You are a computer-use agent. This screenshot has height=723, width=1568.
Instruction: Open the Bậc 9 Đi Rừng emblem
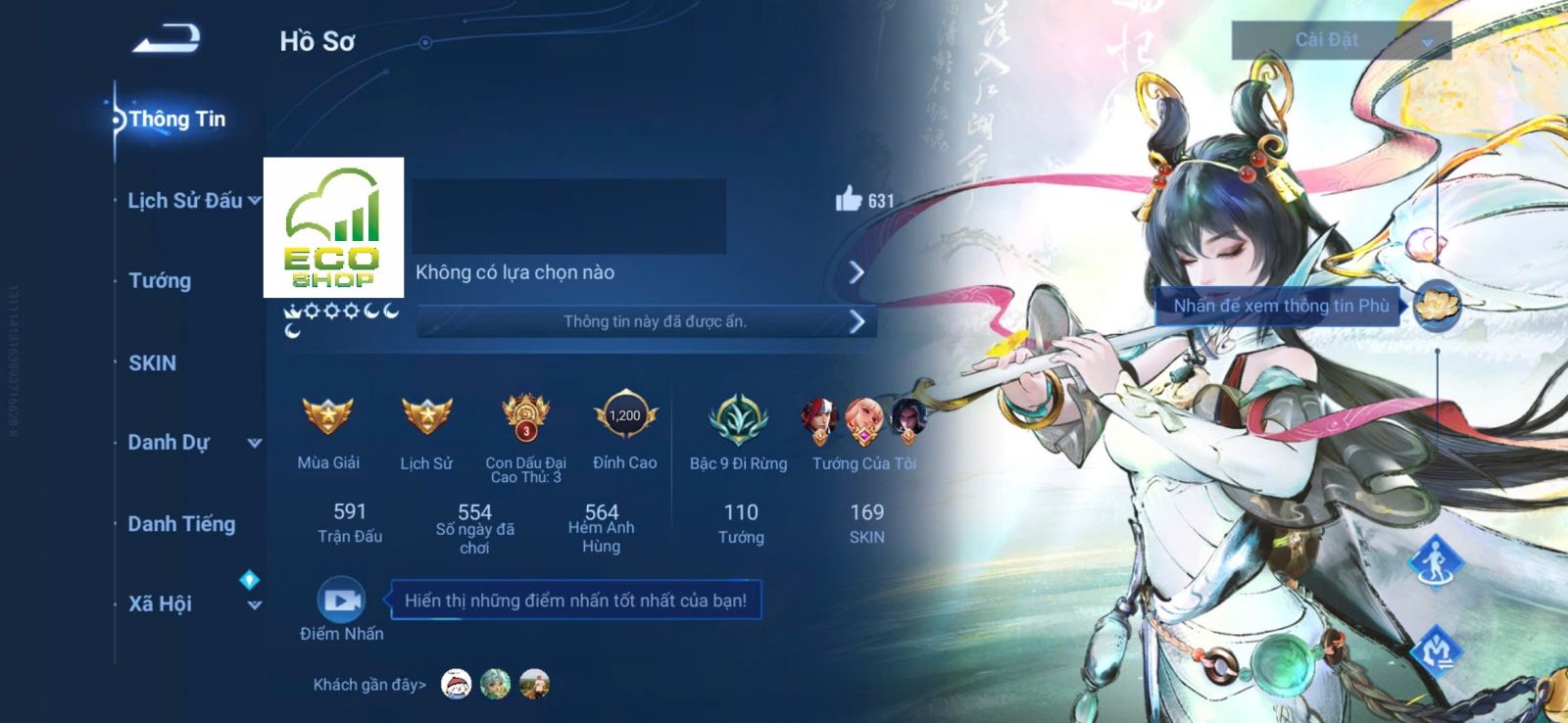click(738, 419)
